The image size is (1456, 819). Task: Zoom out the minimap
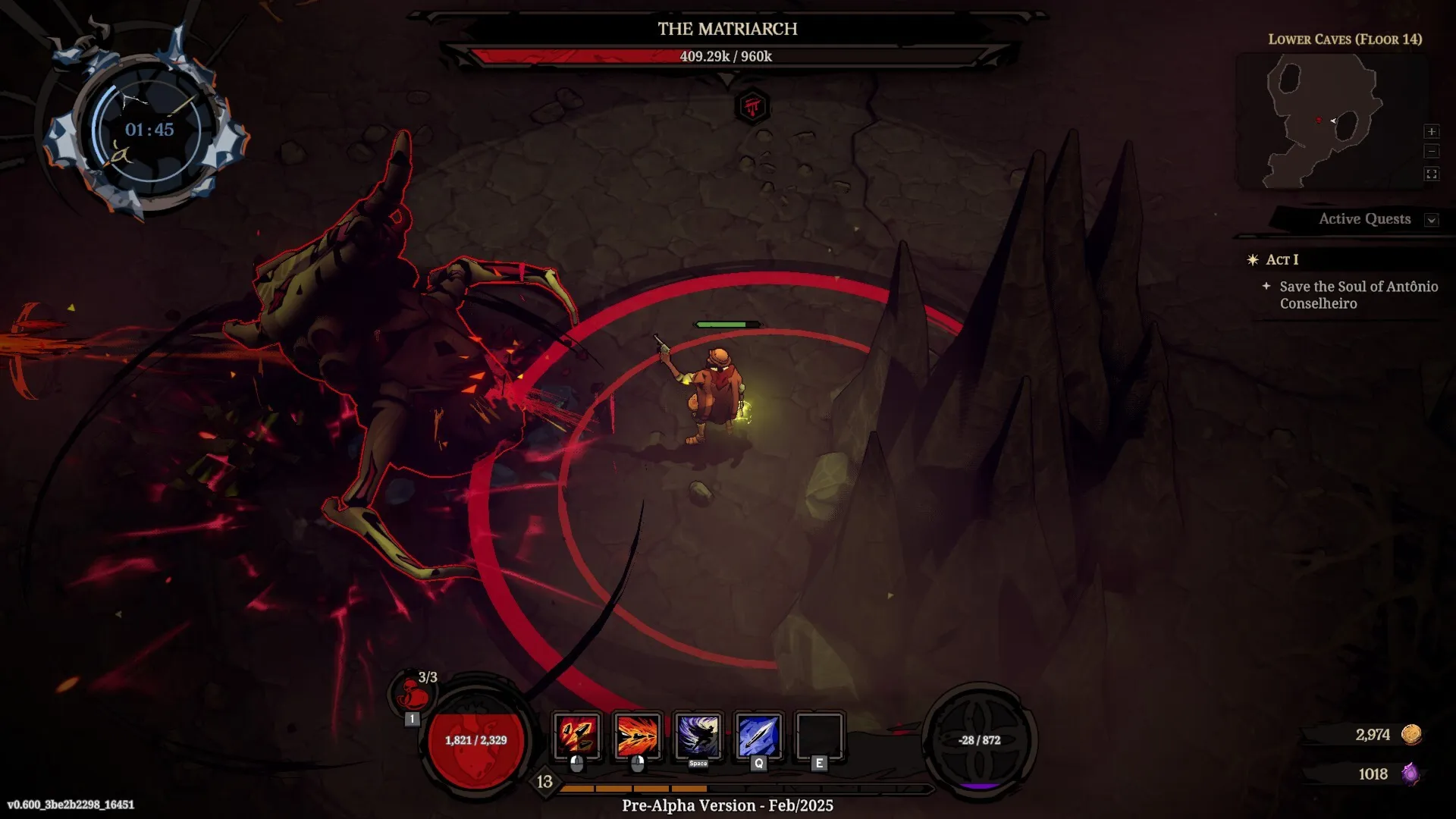(x=1432, y=152)
